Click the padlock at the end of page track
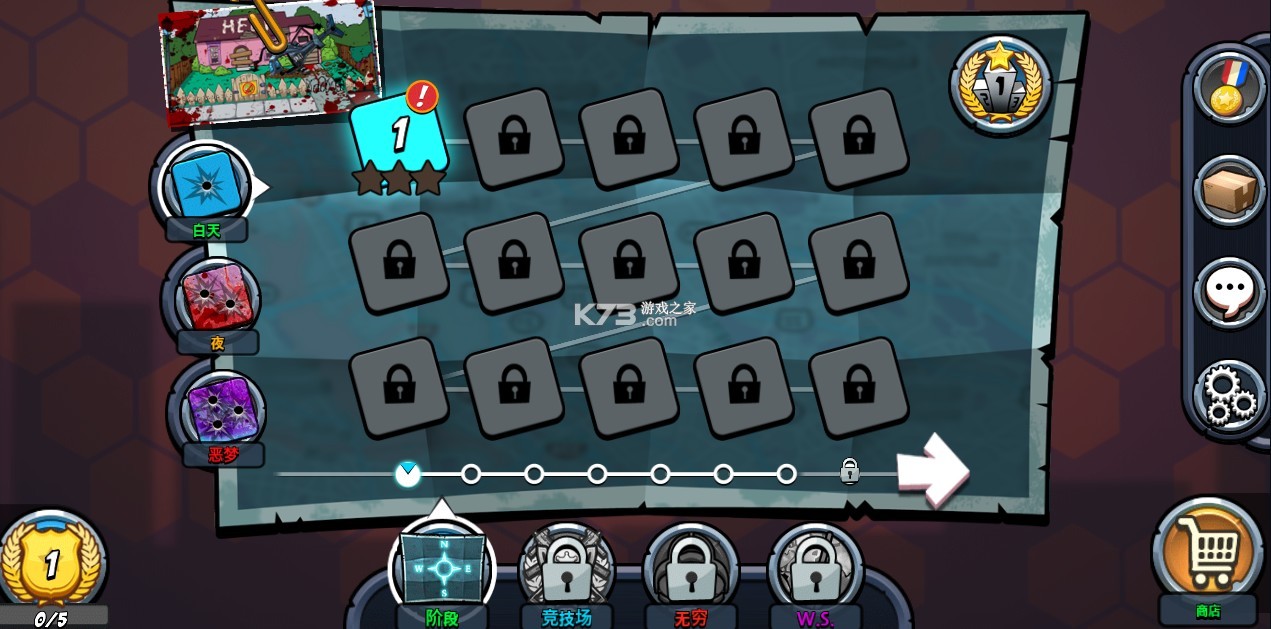The width and height of the screenshot is (1271, 629). (849, 471)
